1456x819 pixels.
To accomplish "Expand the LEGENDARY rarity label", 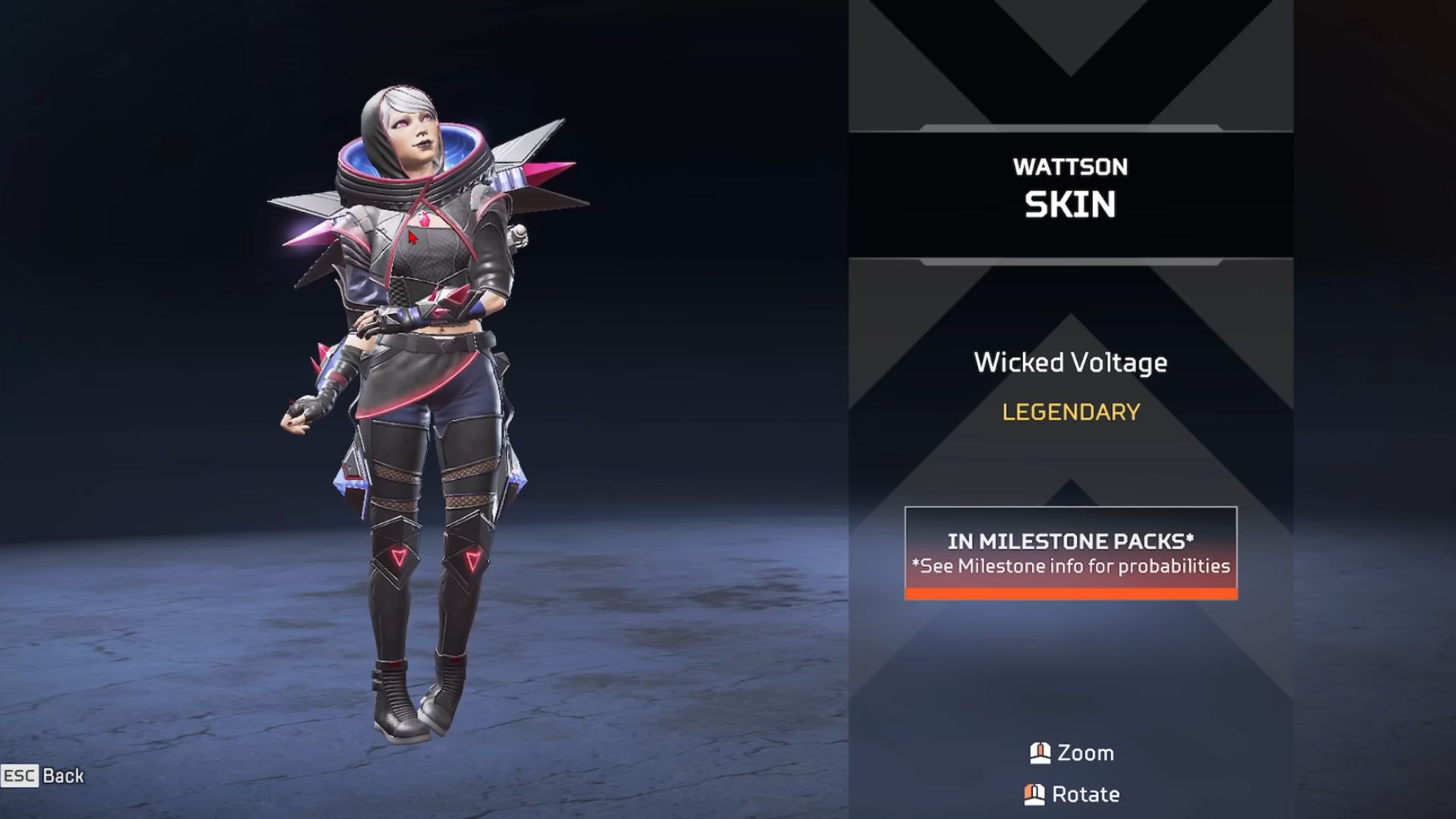I will tap(1071, 412).
